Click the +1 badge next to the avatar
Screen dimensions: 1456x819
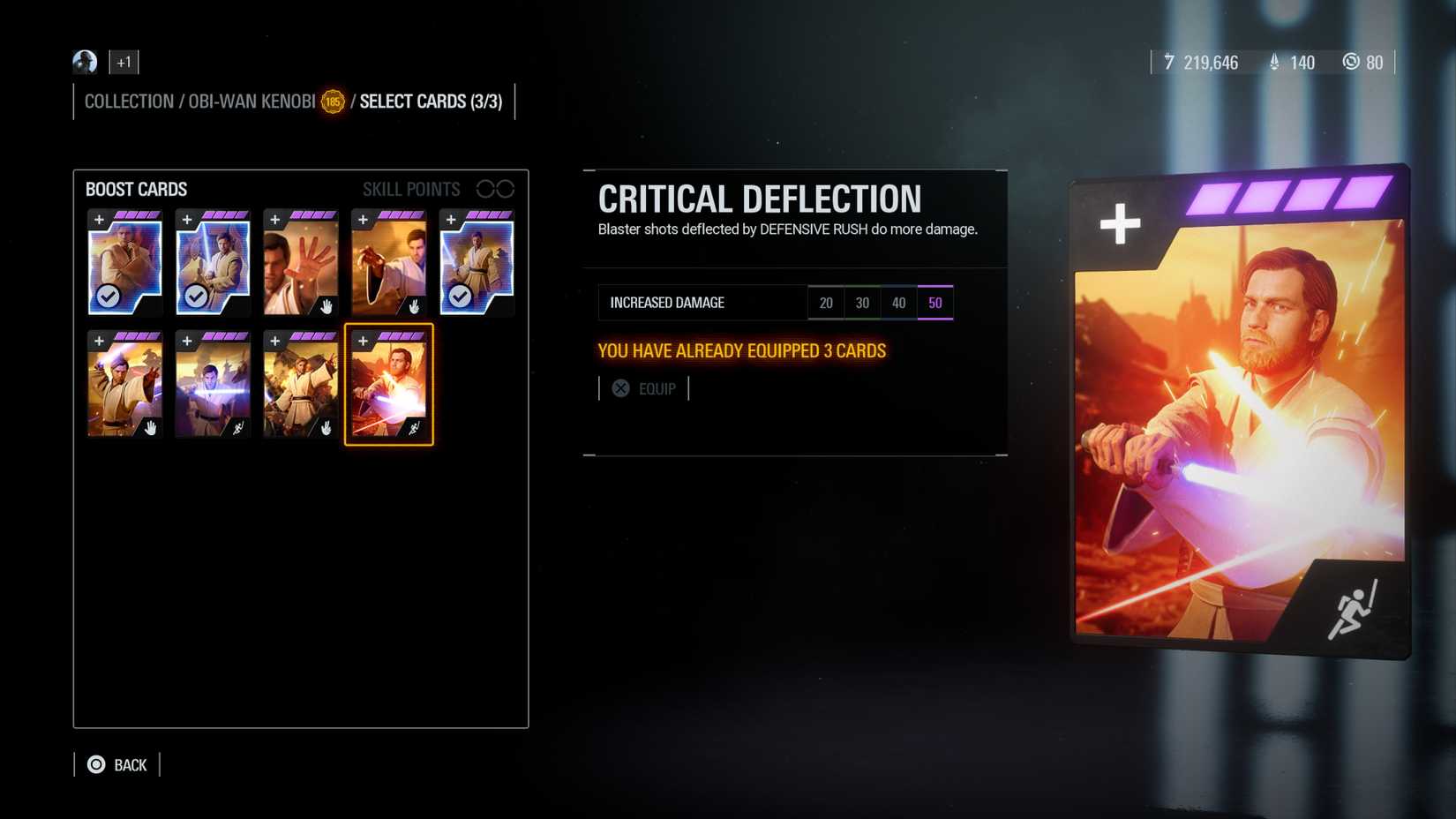(x=124, y=62)
